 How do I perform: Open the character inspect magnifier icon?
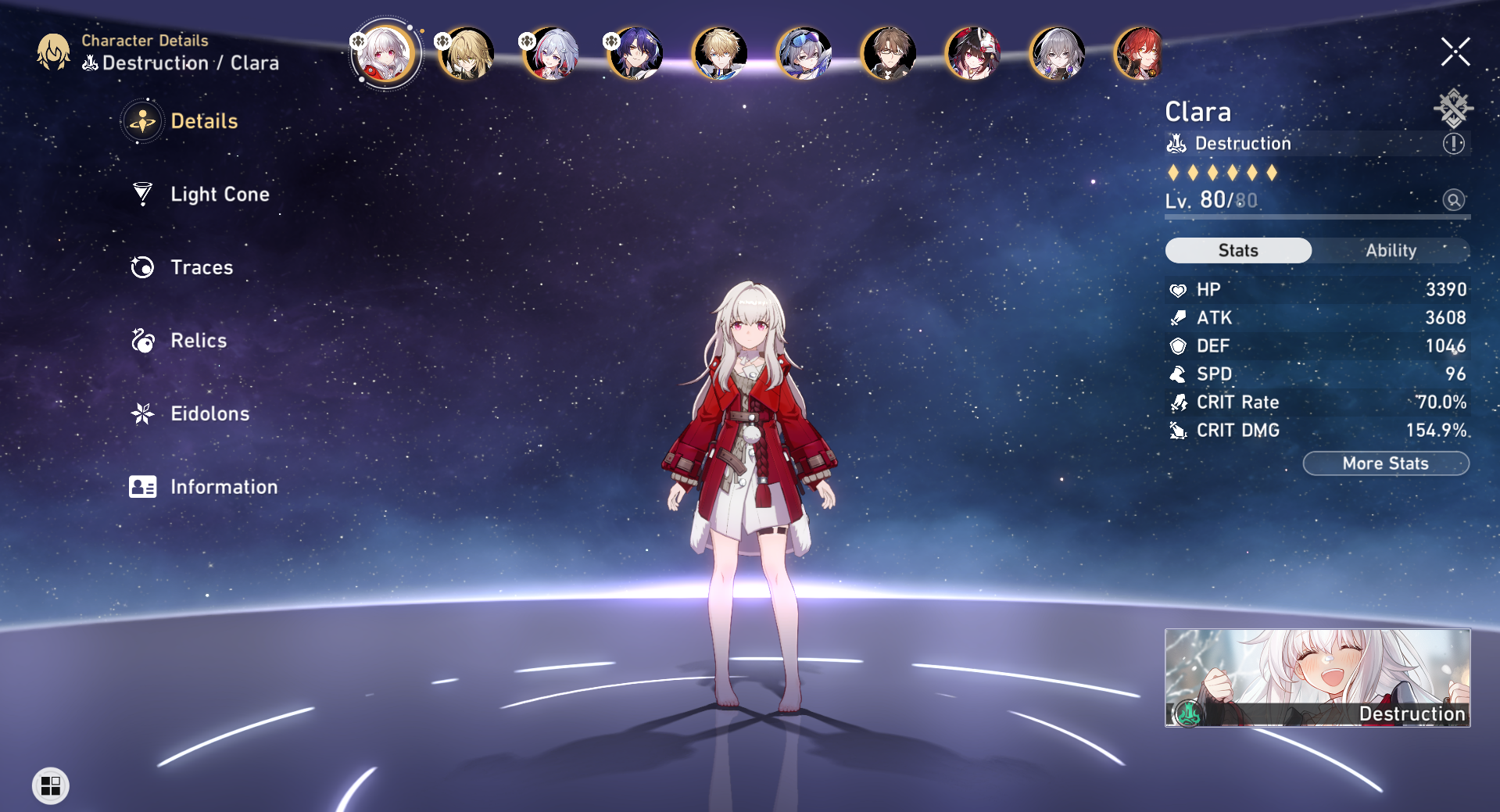pyautogui.click(x=1453, y=201)
